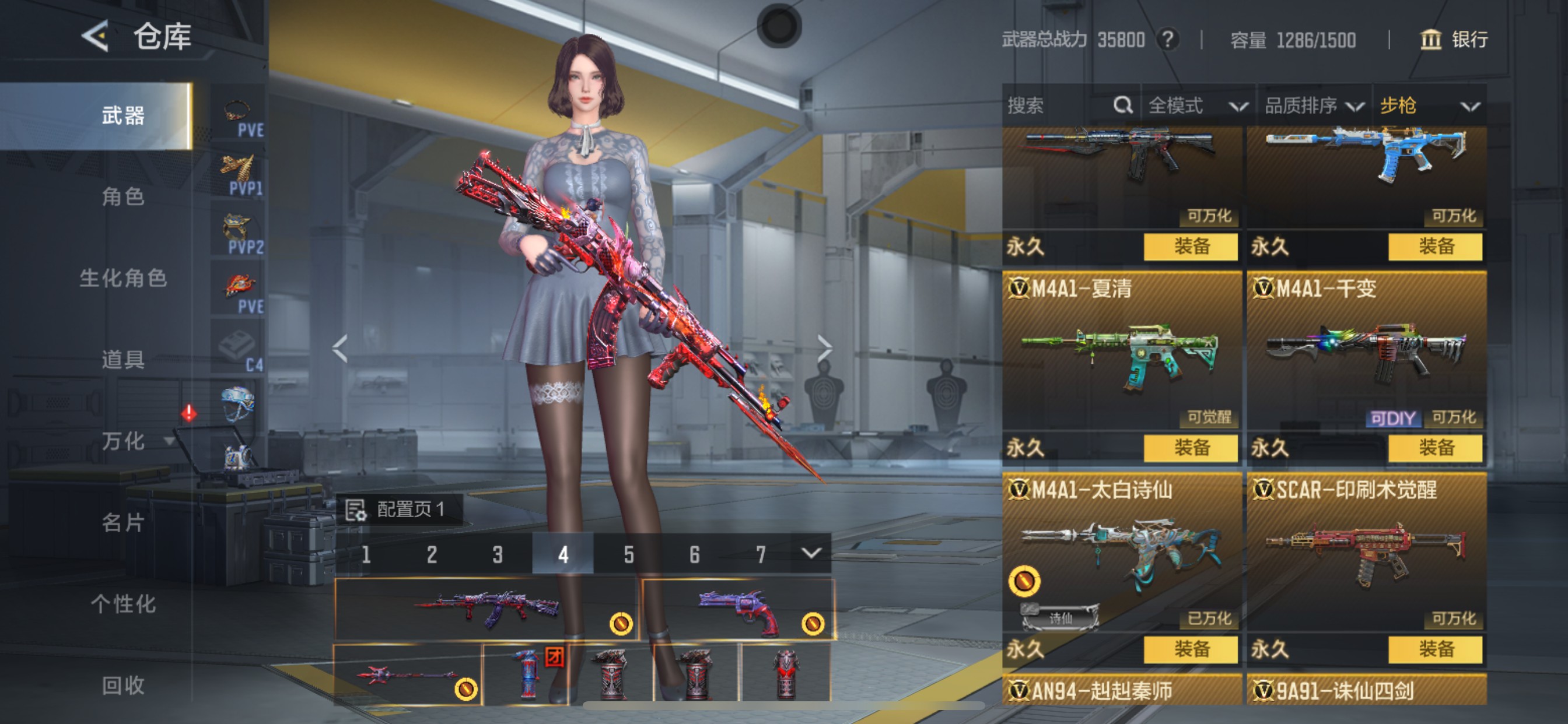
Task: Select the equipped red revolver sidearm slot
Action: 738,609
